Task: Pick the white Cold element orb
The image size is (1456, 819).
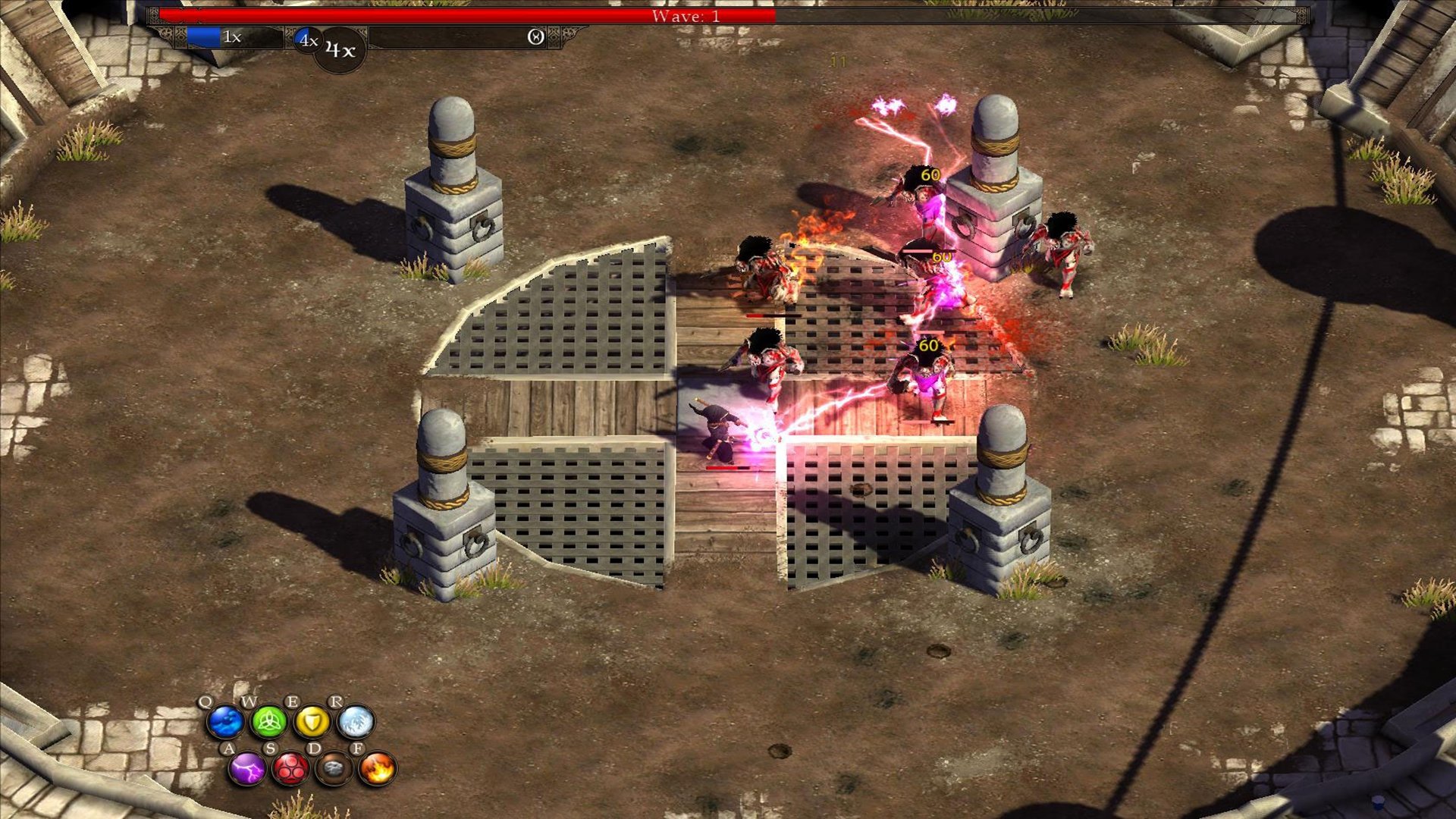Action: click(355, 722)
